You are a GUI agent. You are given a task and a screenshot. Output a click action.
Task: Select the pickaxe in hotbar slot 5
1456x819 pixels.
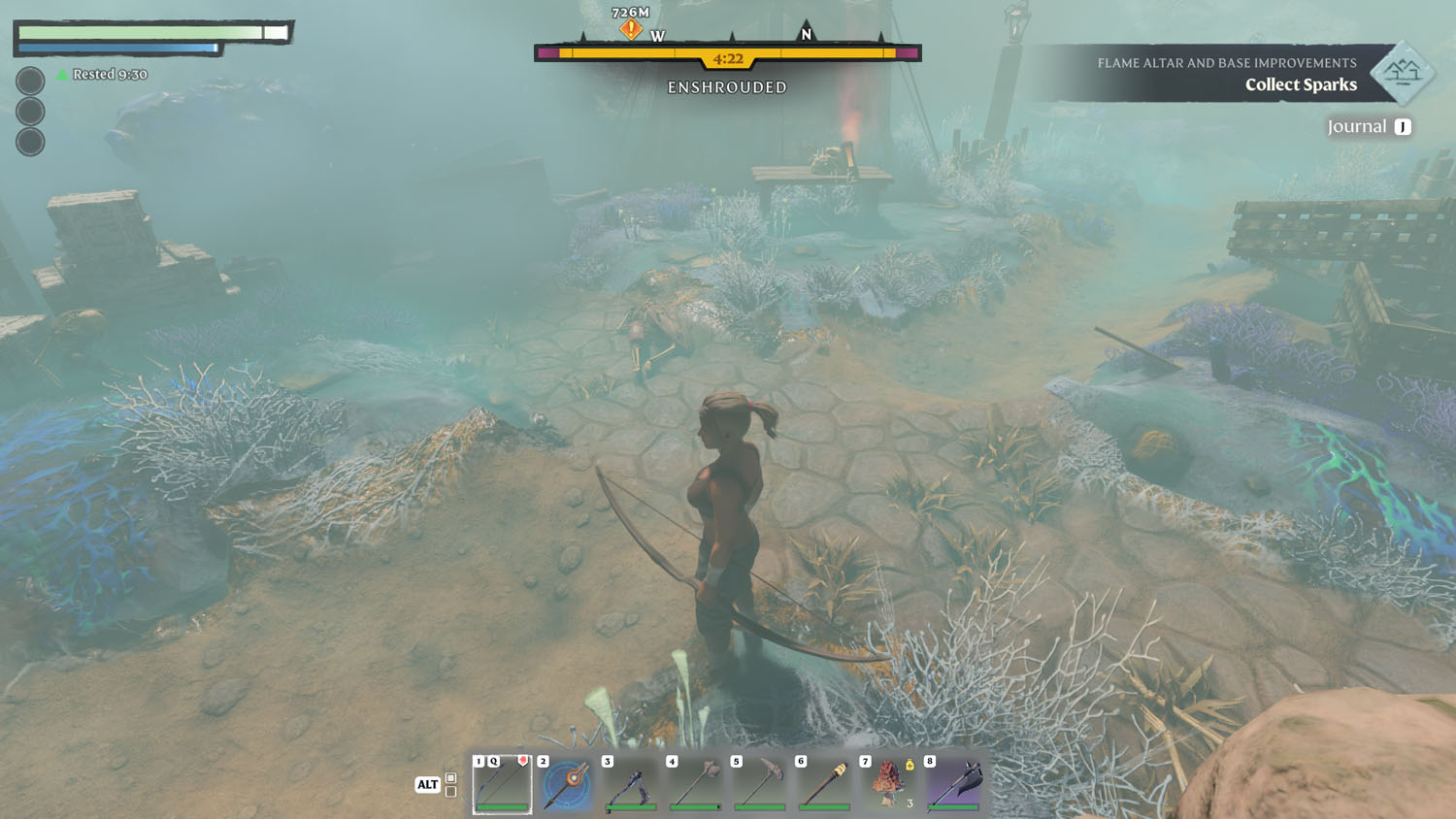coord(760,783)
